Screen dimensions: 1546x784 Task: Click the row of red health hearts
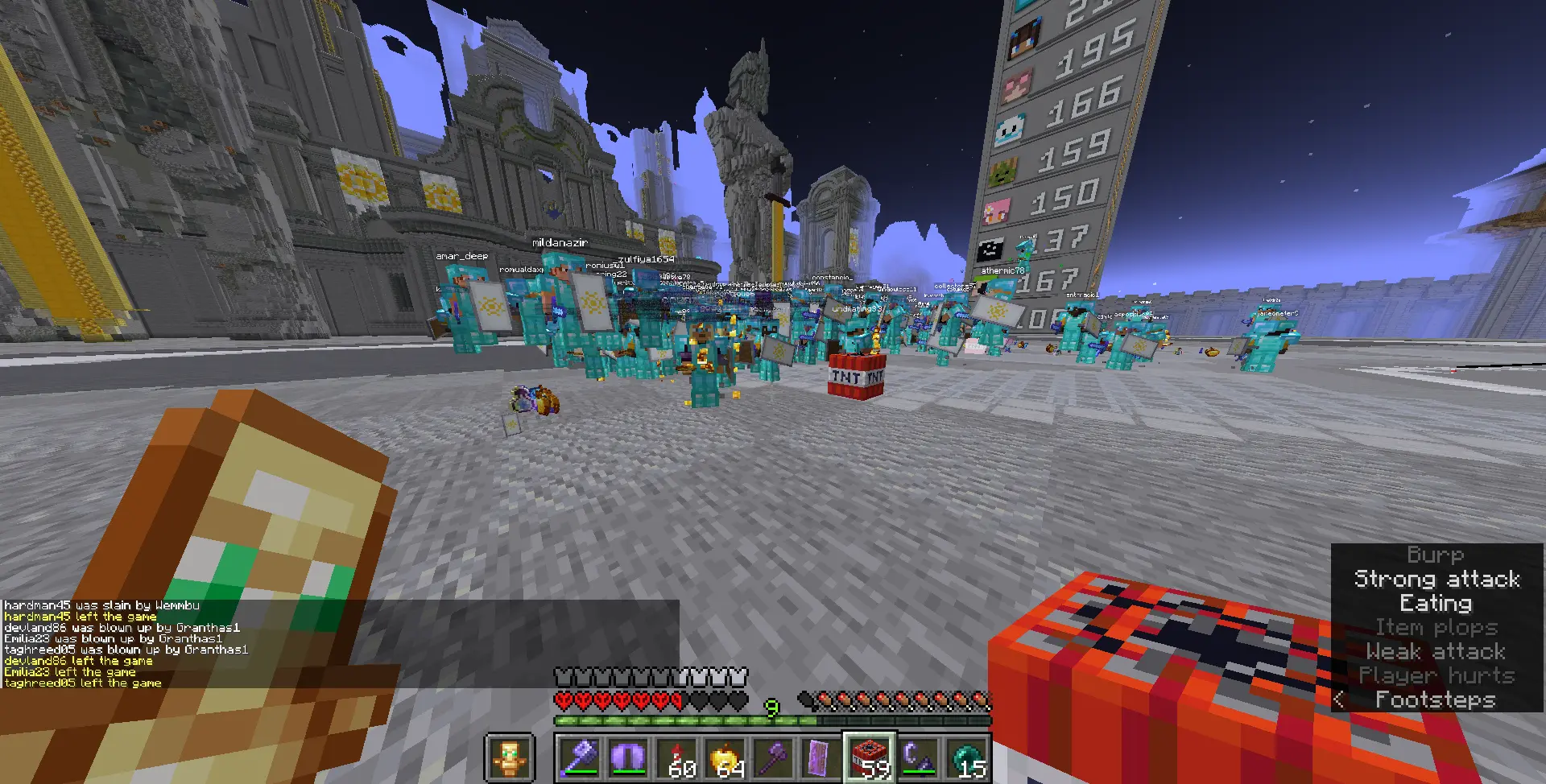tap(620, 701)
